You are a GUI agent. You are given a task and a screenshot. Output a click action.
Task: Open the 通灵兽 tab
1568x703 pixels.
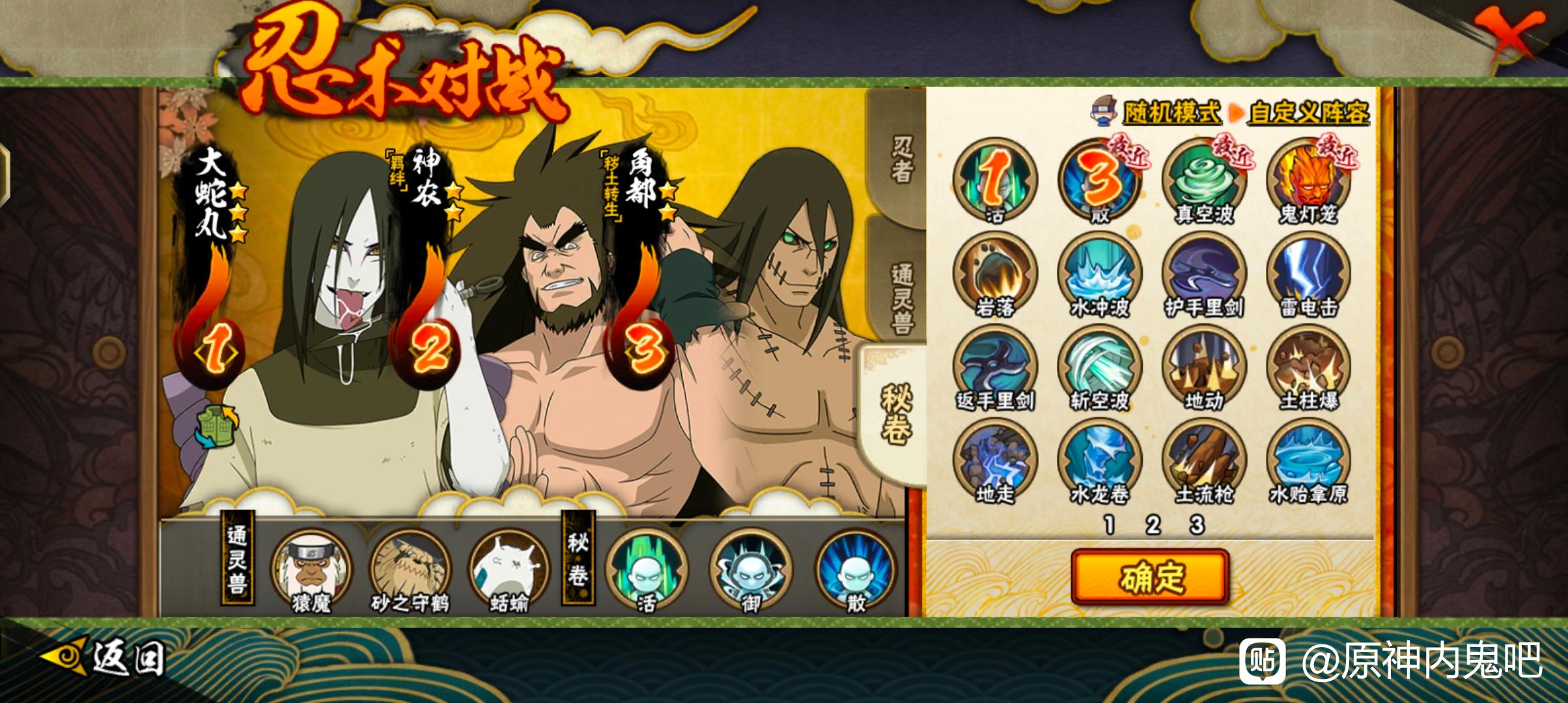pos(901,296)
